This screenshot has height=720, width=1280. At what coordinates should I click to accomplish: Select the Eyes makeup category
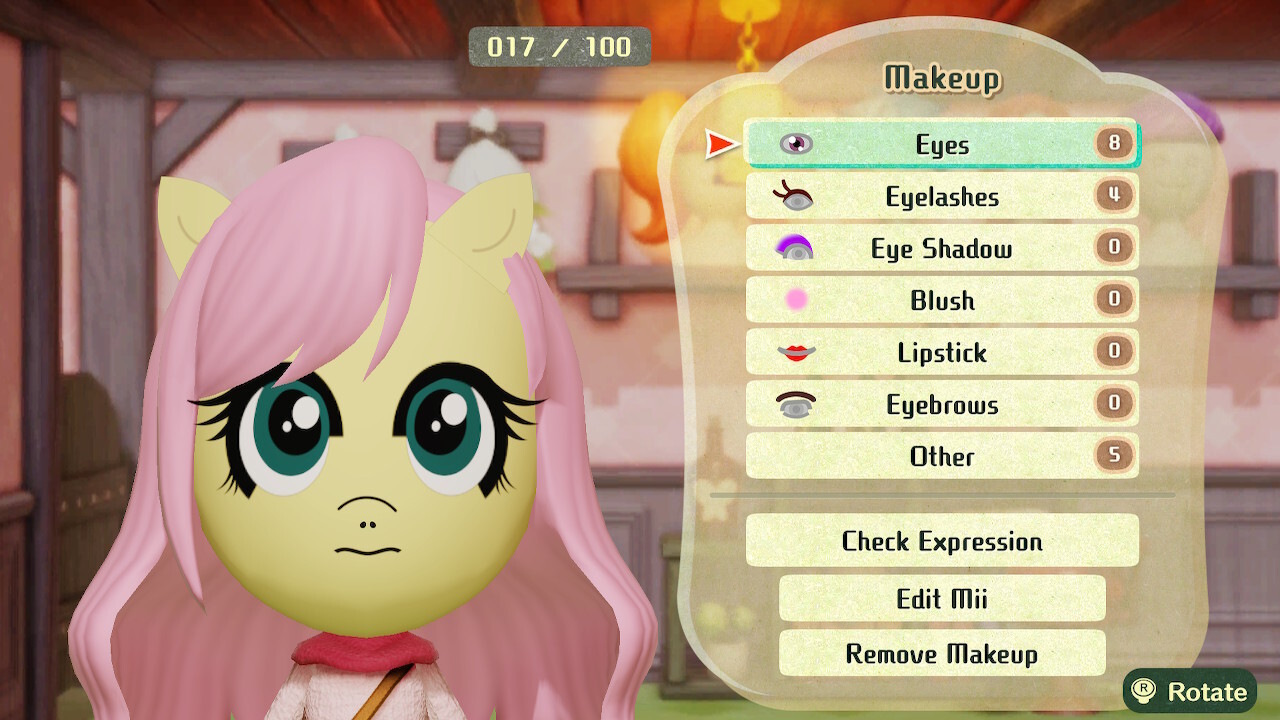tap(942, 144)
